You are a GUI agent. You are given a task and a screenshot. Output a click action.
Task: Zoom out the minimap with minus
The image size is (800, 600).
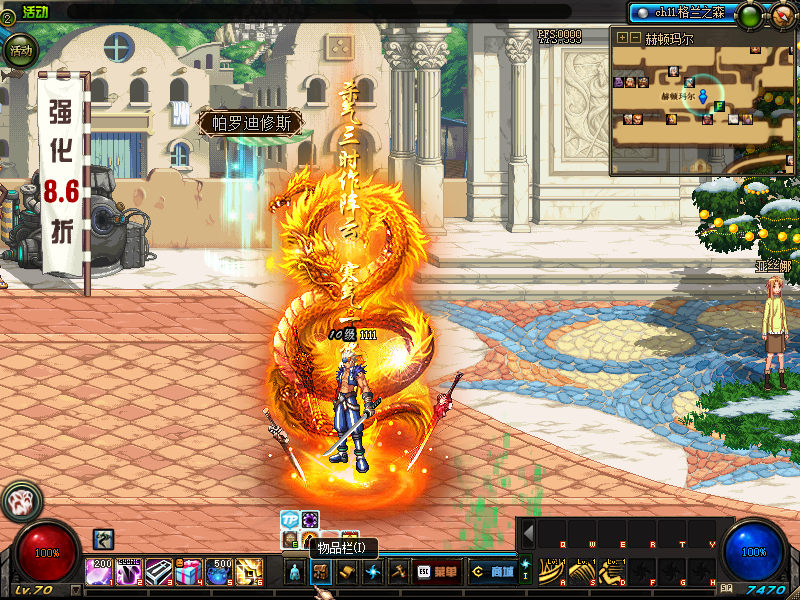[x=635, y=38]
